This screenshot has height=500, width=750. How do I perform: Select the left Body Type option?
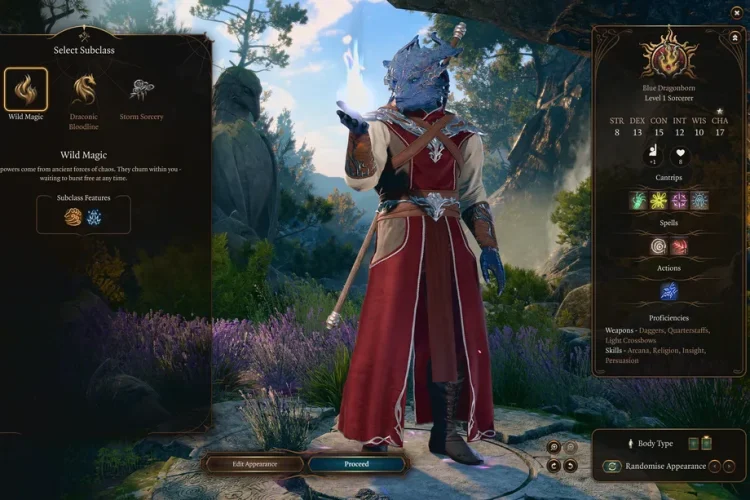(x=693, y=443)
